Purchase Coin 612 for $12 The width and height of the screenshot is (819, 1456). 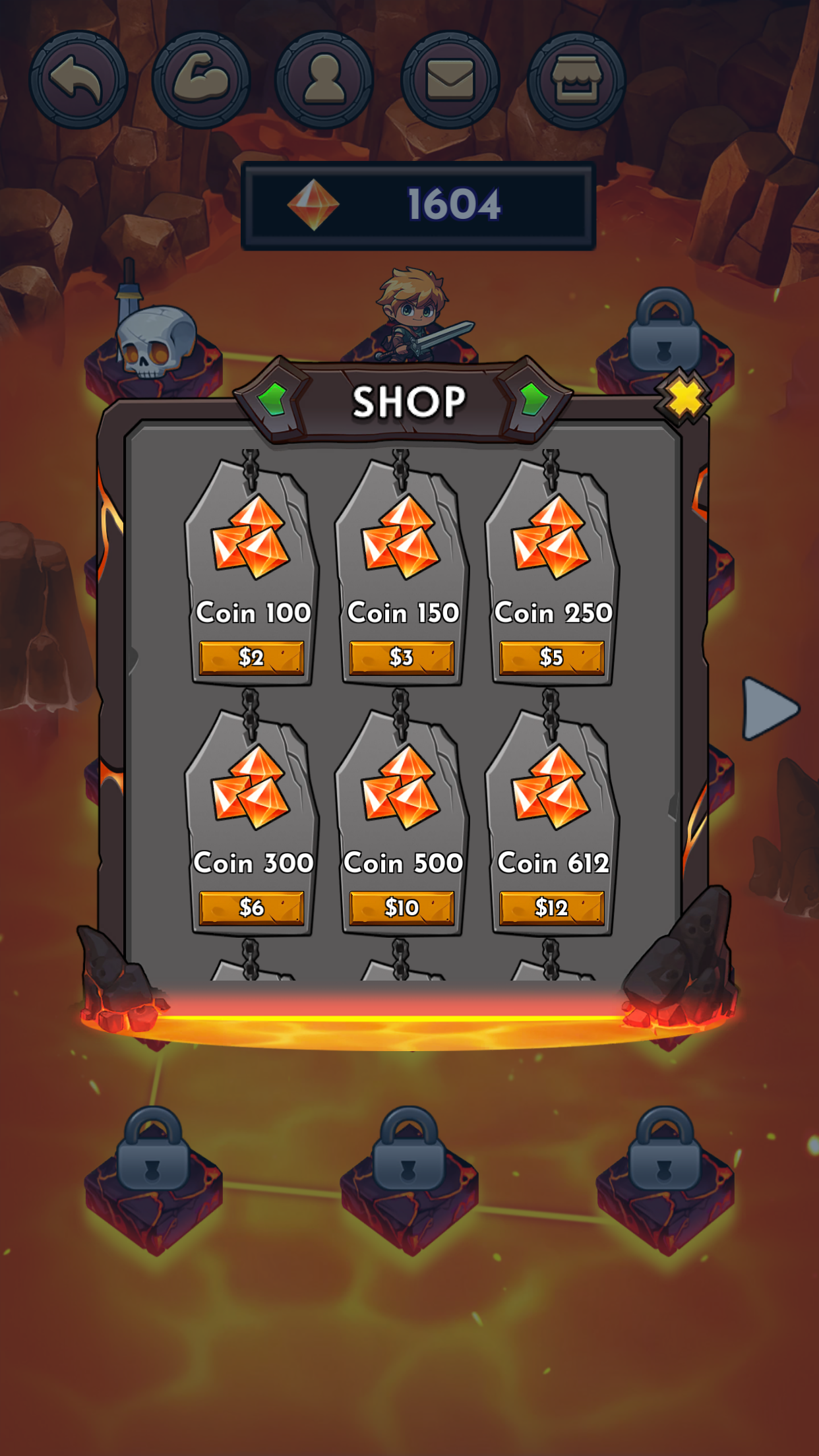point(551,908)
